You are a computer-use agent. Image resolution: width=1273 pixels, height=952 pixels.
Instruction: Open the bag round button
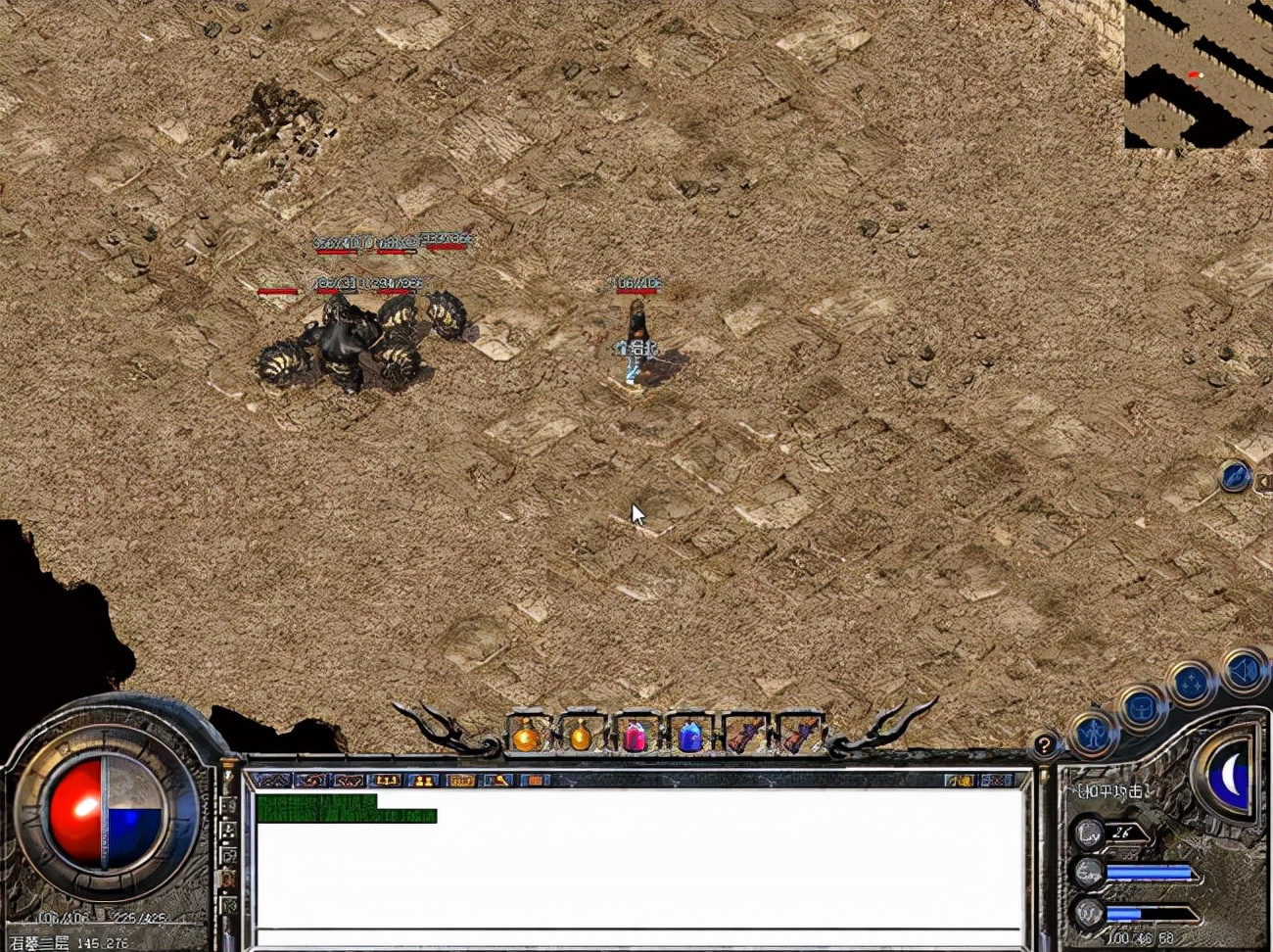1141,707
